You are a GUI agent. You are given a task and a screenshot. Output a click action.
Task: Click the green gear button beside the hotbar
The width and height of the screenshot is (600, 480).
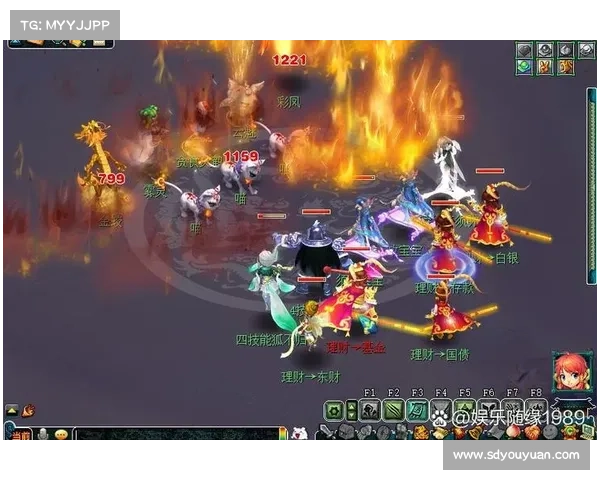click(x=334, y=409)
